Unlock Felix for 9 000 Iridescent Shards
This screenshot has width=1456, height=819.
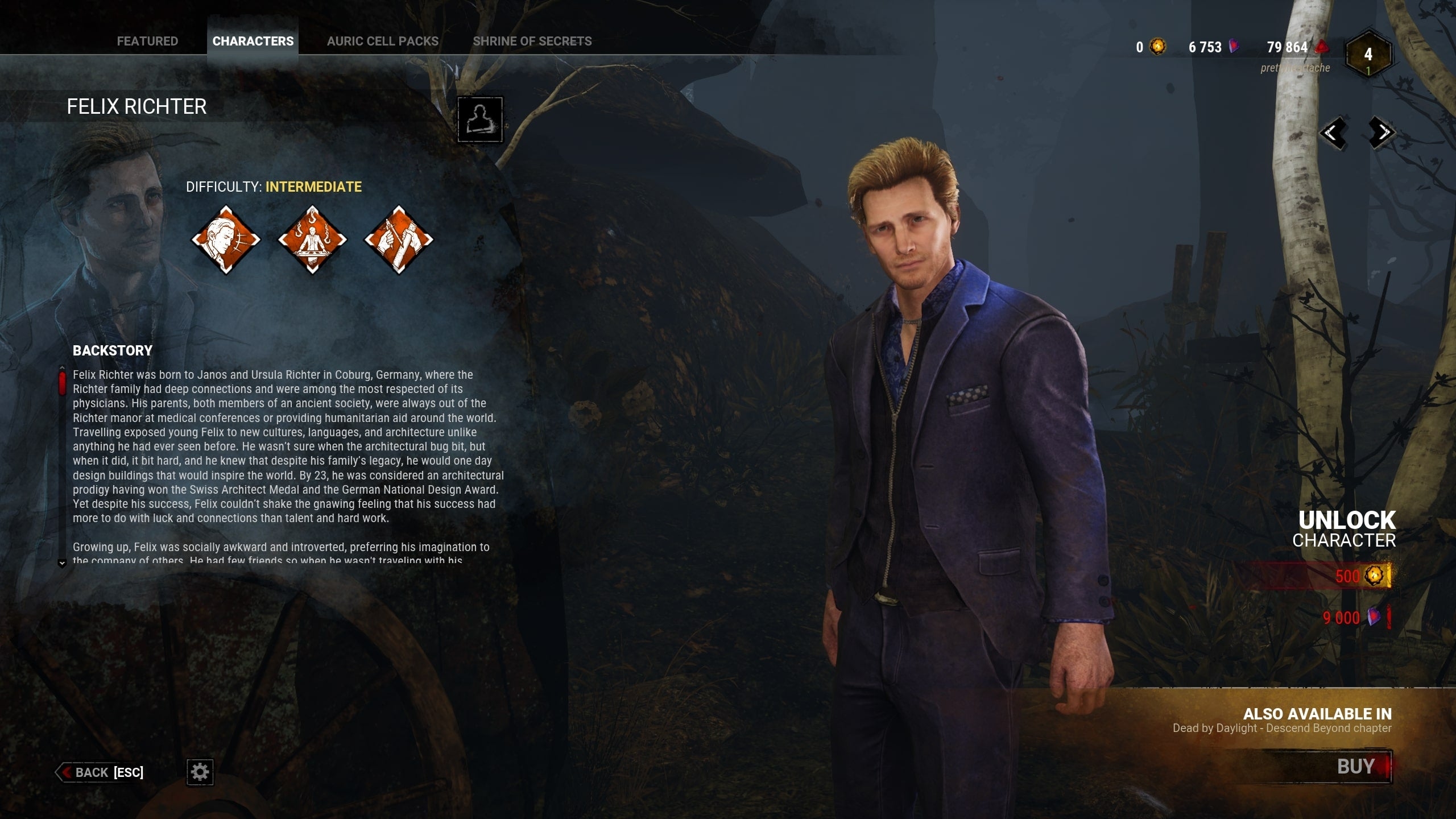point(1354,618)
